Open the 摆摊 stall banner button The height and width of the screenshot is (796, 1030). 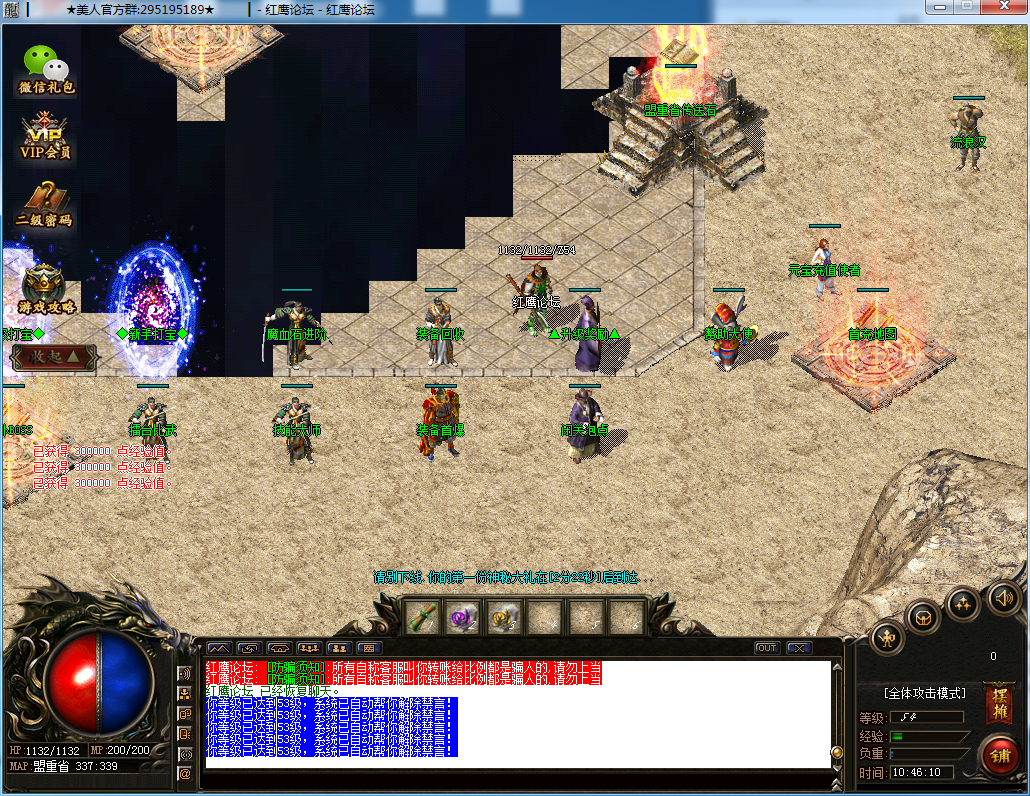[998, 703]
